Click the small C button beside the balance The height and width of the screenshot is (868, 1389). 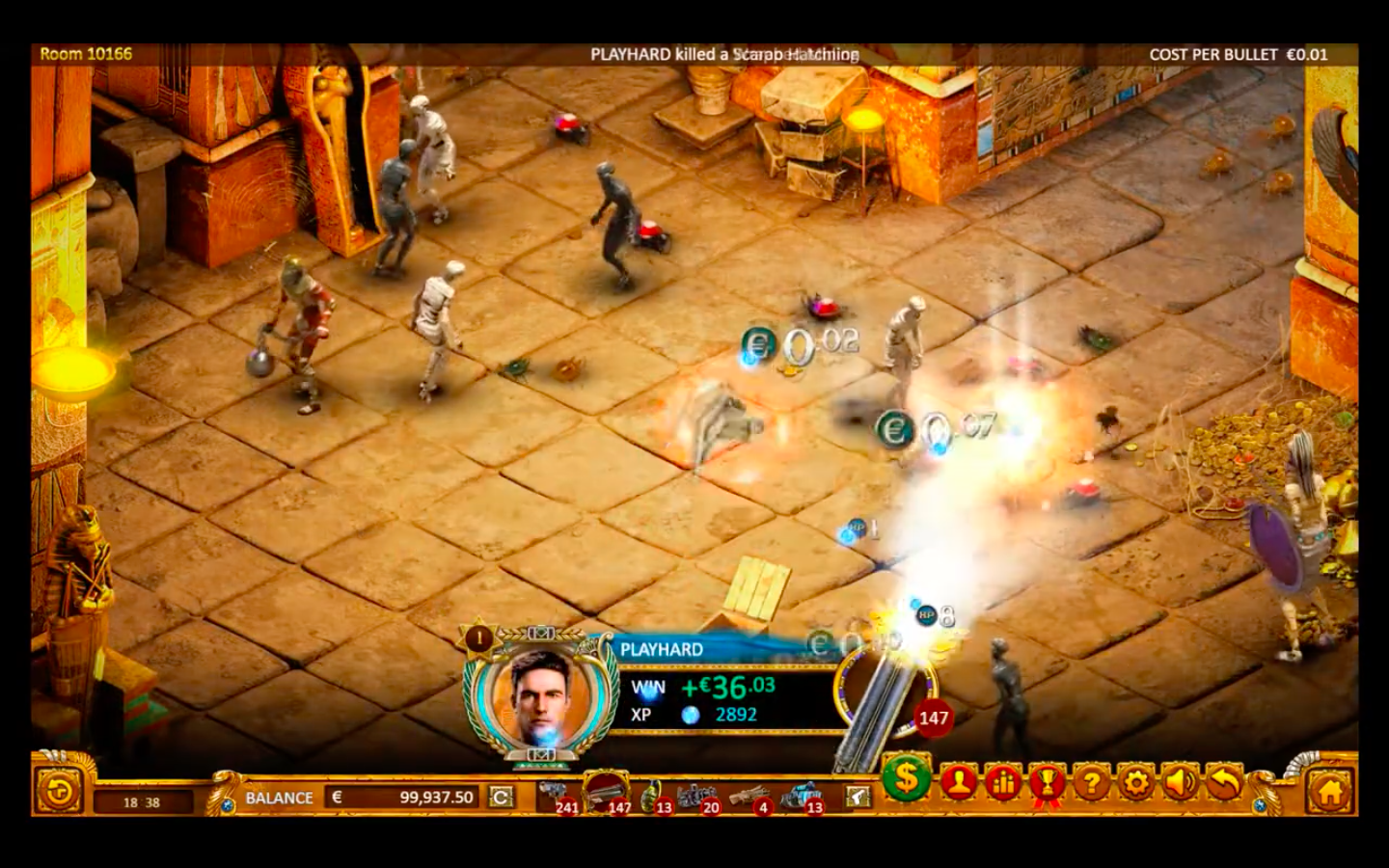501,798
